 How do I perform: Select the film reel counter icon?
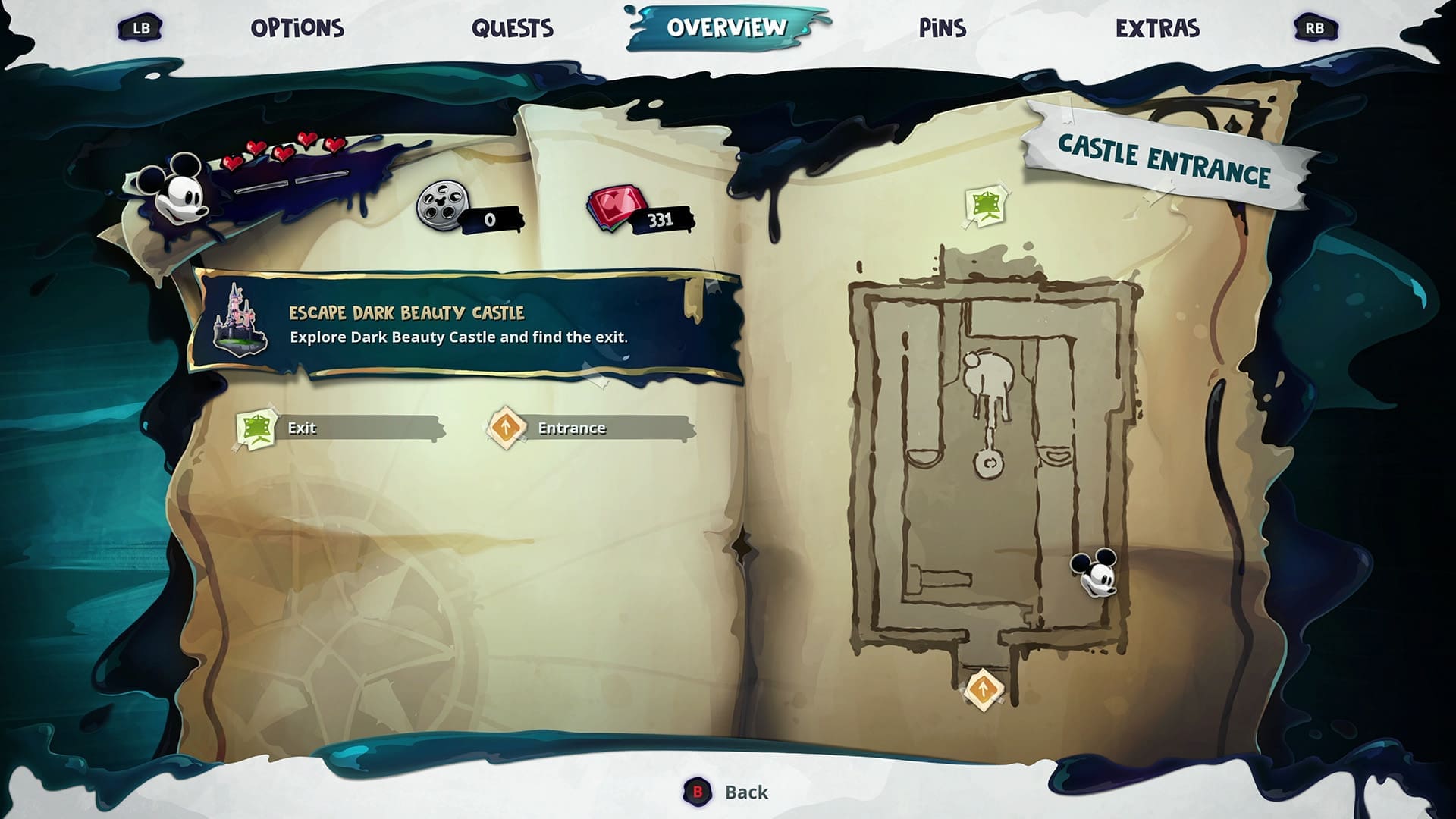coord(444,205)
